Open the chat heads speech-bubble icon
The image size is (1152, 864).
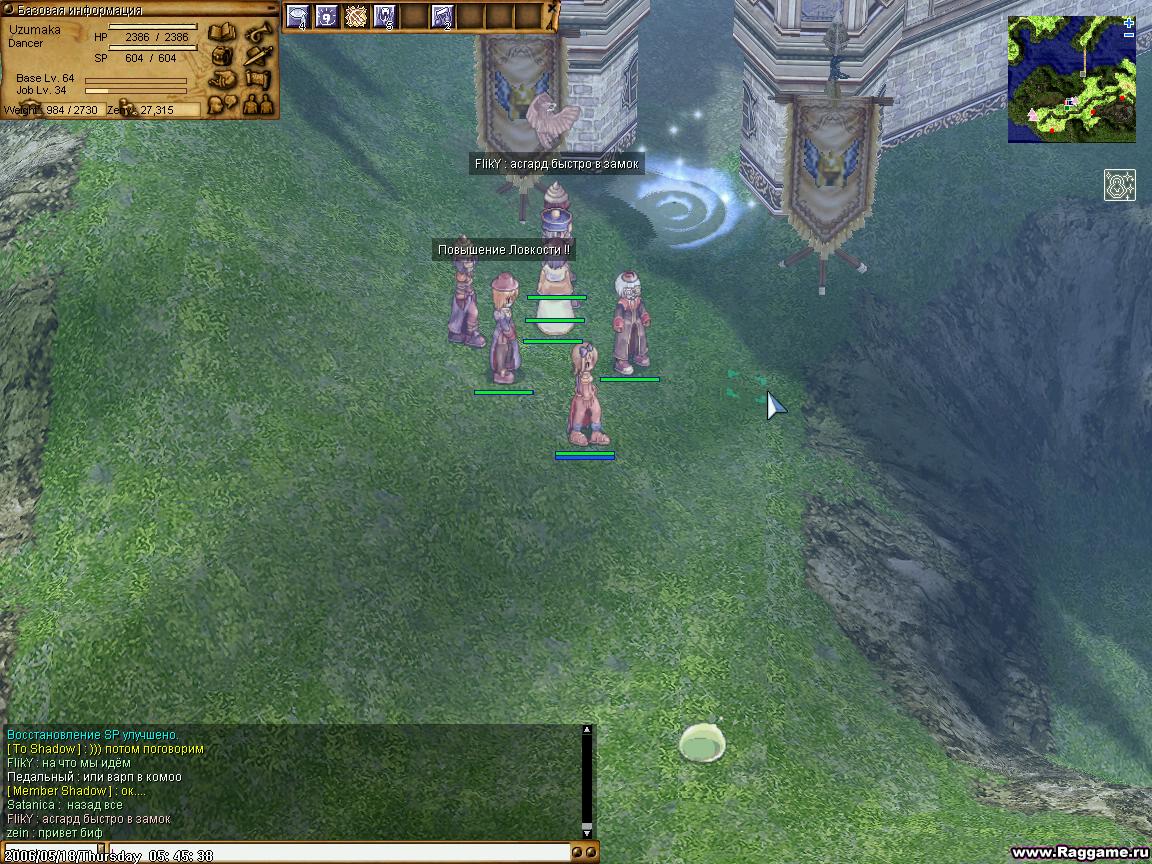(221, 102)
